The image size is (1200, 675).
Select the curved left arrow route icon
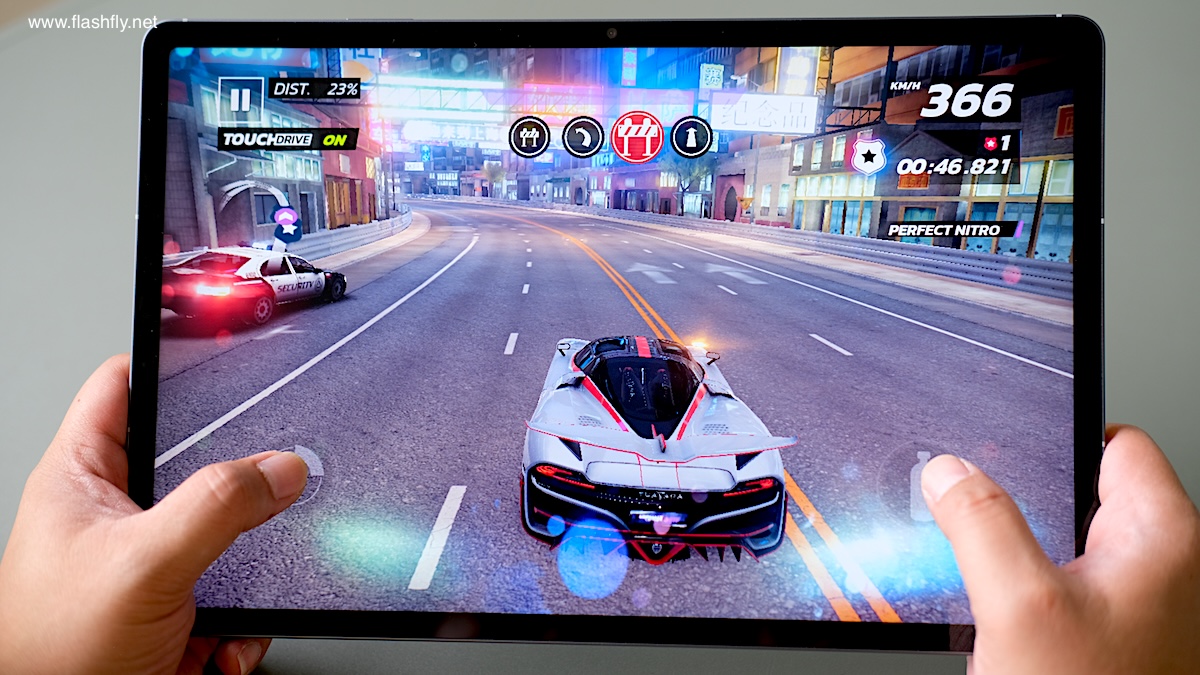click(x=583, y=137)
